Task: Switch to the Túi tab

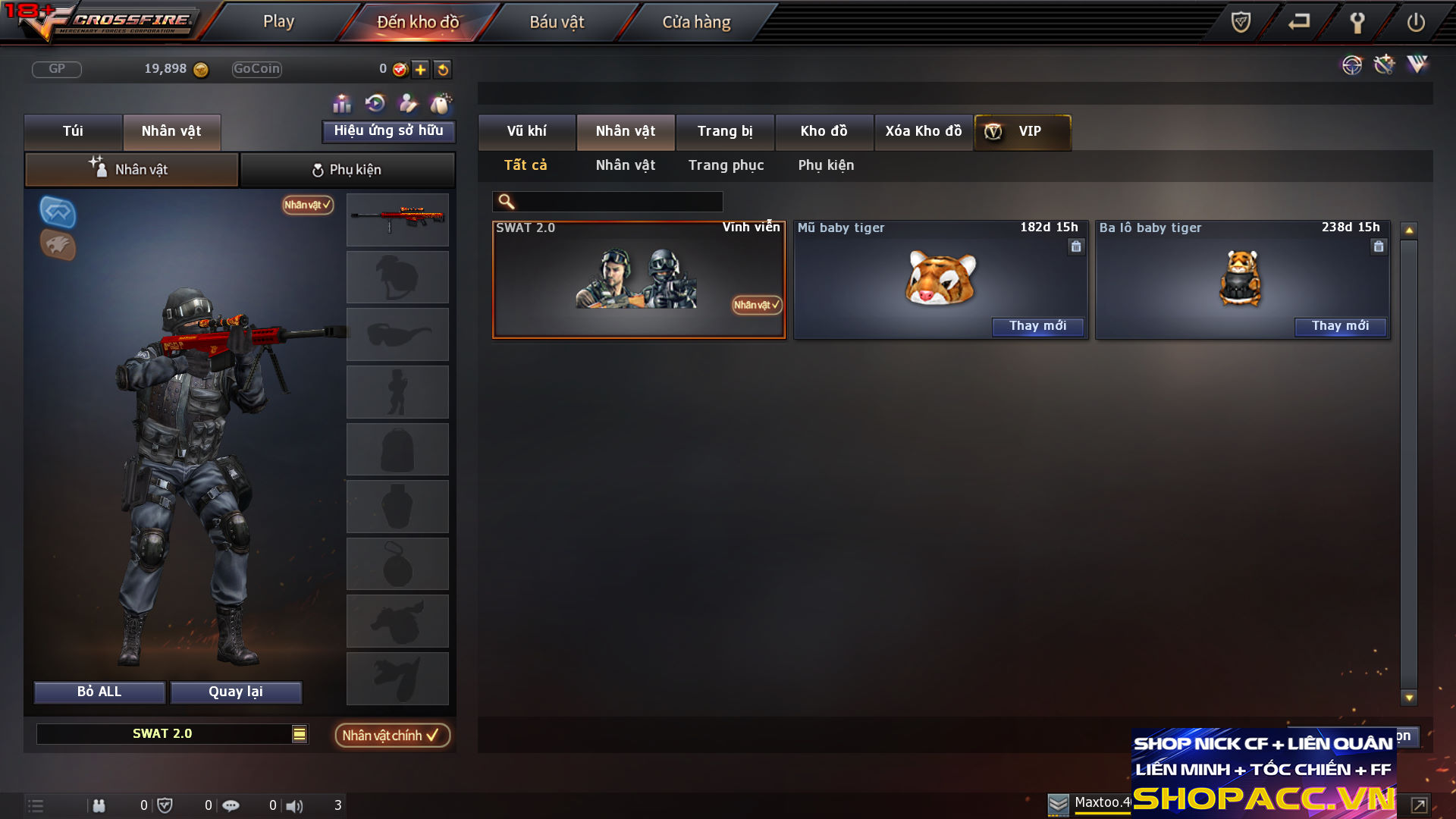Action: tap(73, 131)
